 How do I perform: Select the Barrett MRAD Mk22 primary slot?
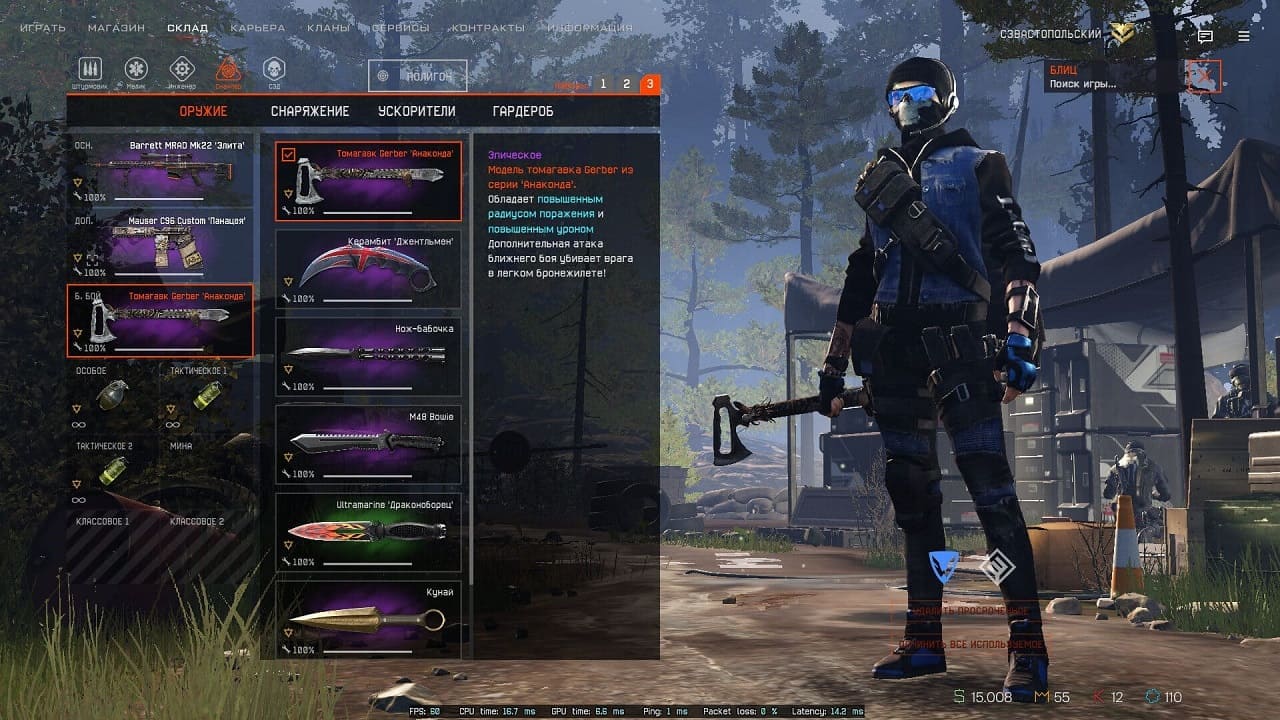coord(160,170)
